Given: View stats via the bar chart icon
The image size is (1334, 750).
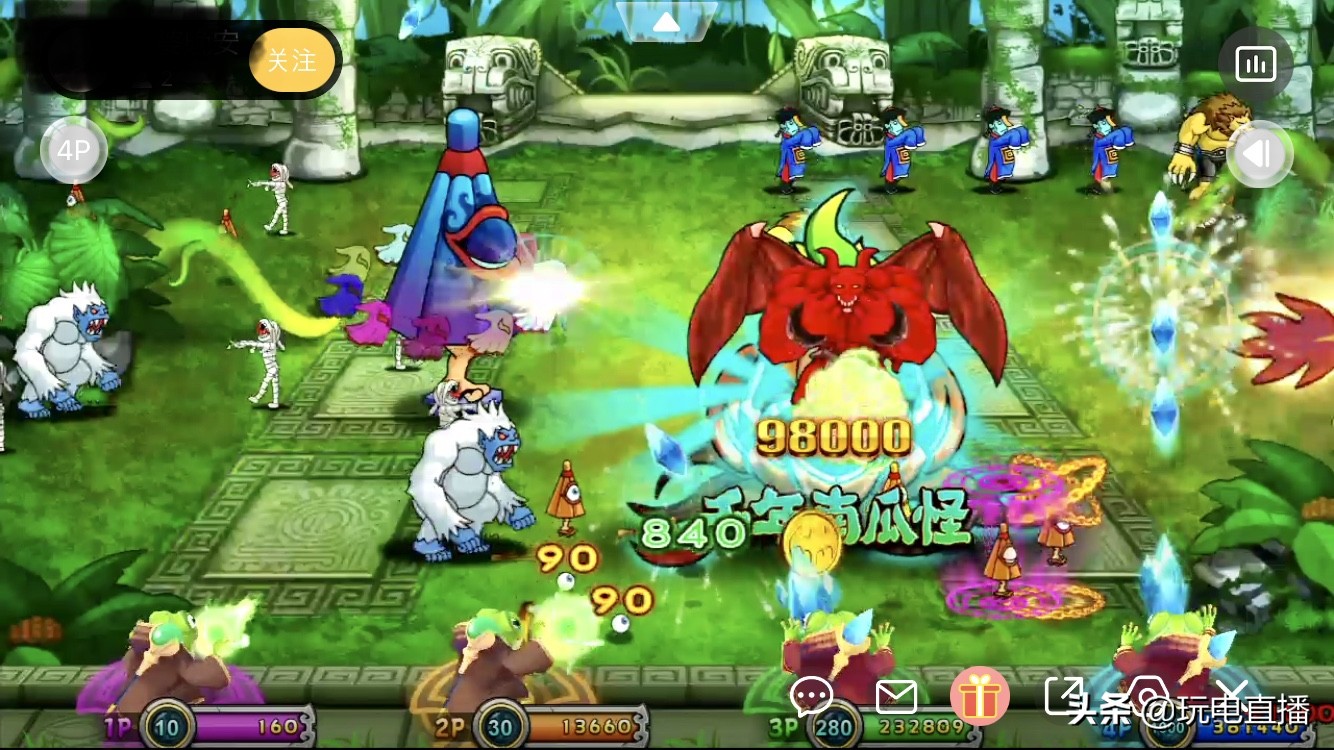Looking at the screenshot, I should point(1256,63).
